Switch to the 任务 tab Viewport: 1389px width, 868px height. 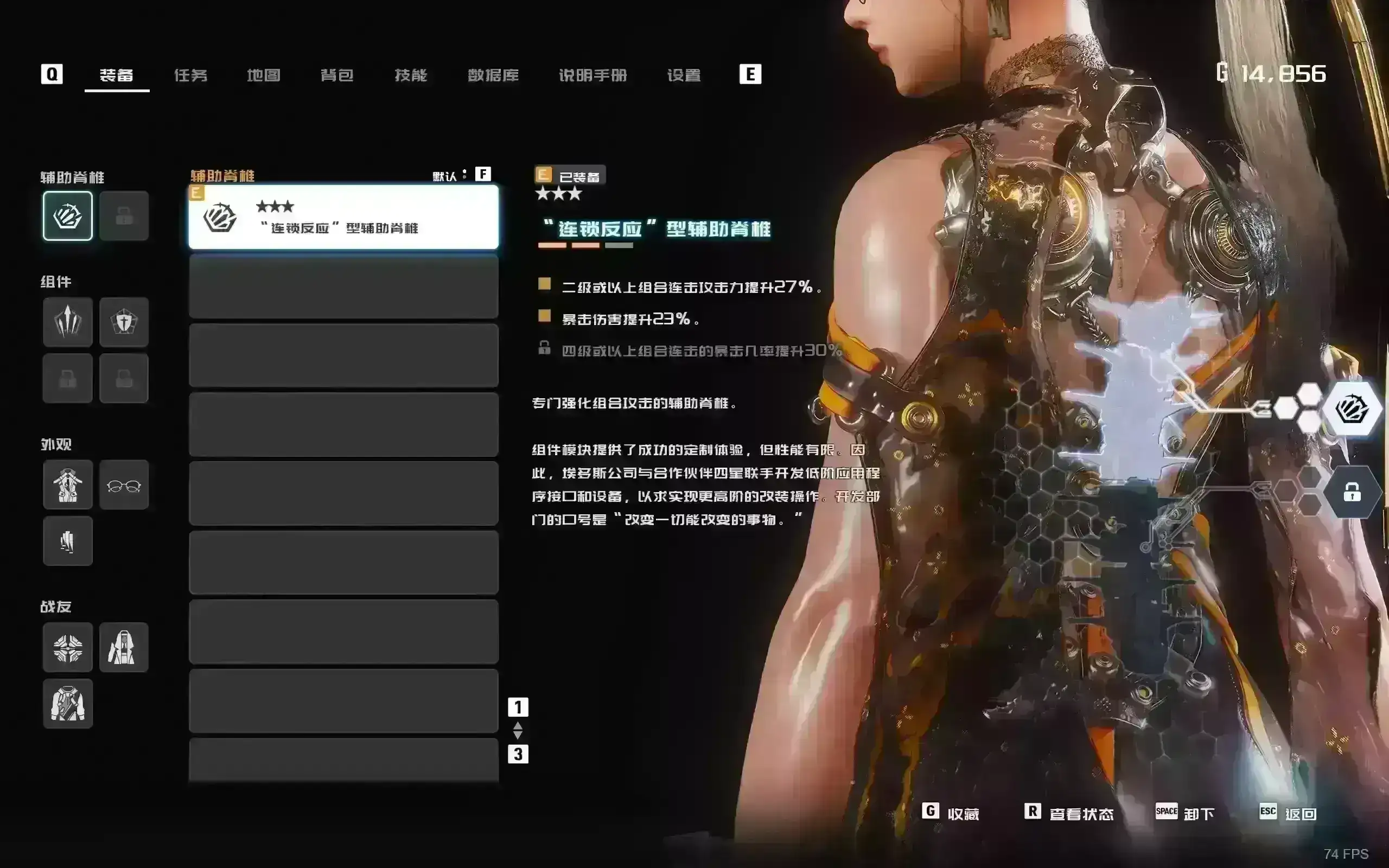pyautogui.click(x=190, y=75)
